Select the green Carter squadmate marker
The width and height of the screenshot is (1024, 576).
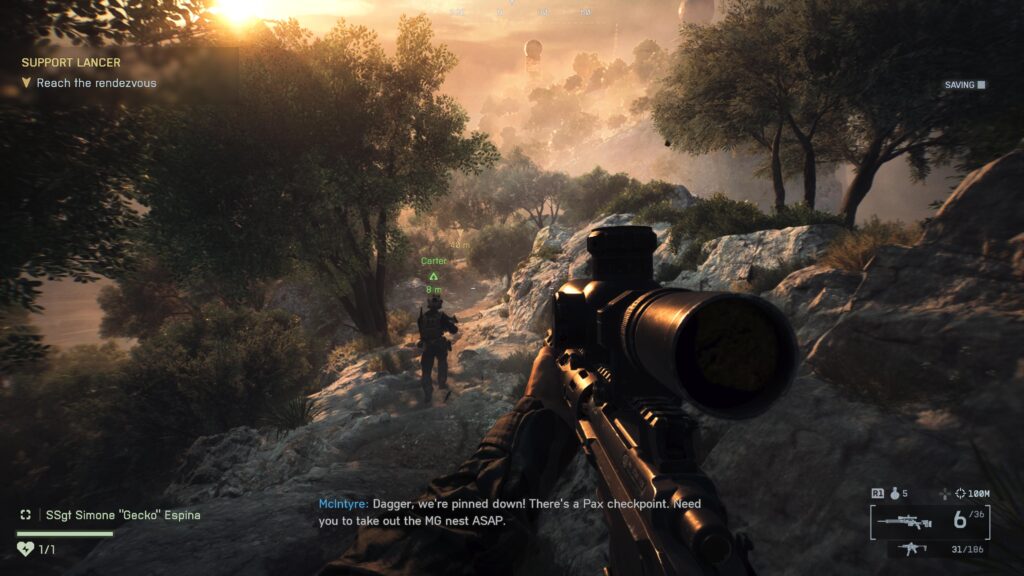pos(433,275)
